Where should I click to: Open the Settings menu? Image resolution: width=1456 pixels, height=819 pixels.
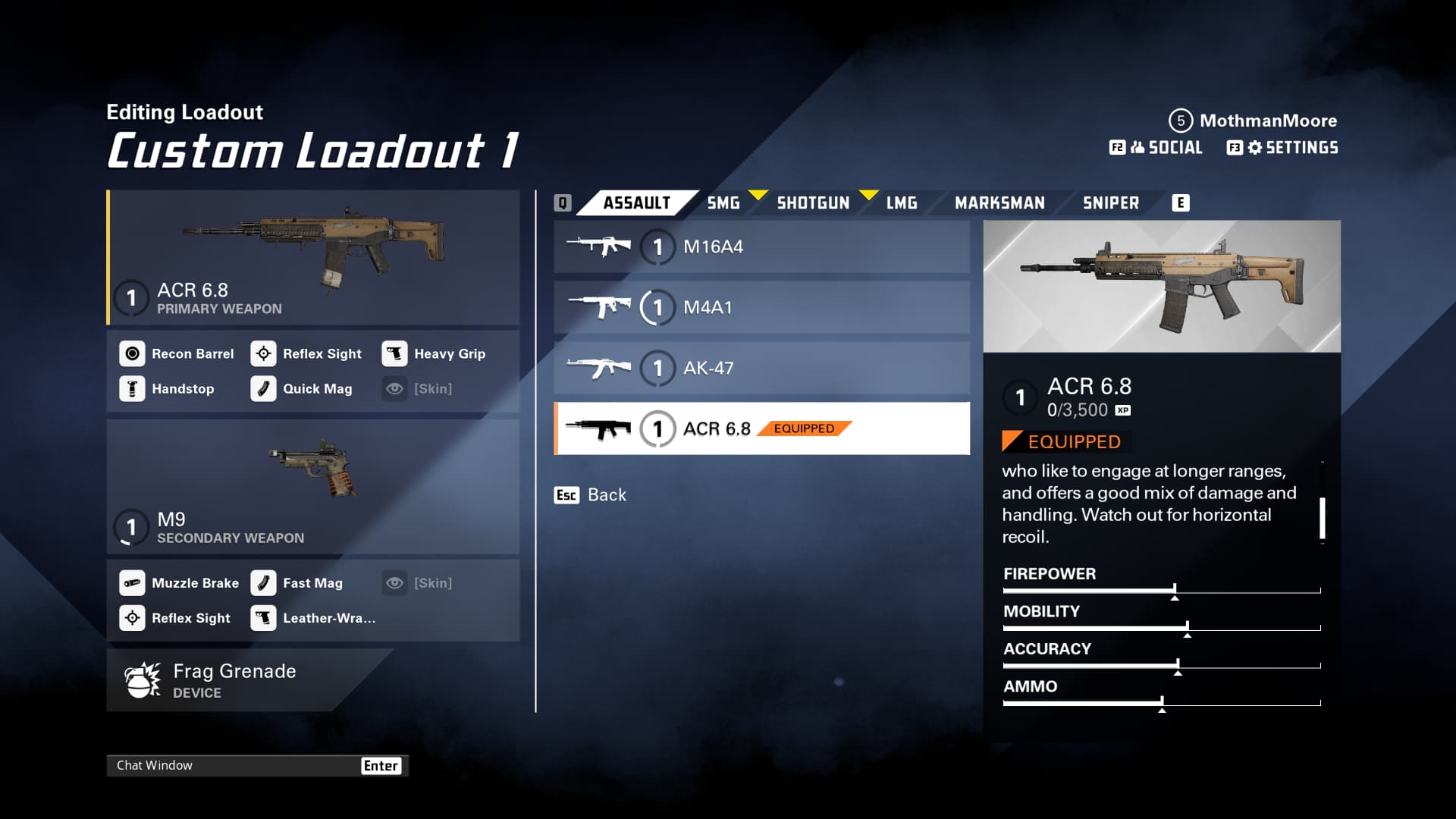tap(1283, 148)
